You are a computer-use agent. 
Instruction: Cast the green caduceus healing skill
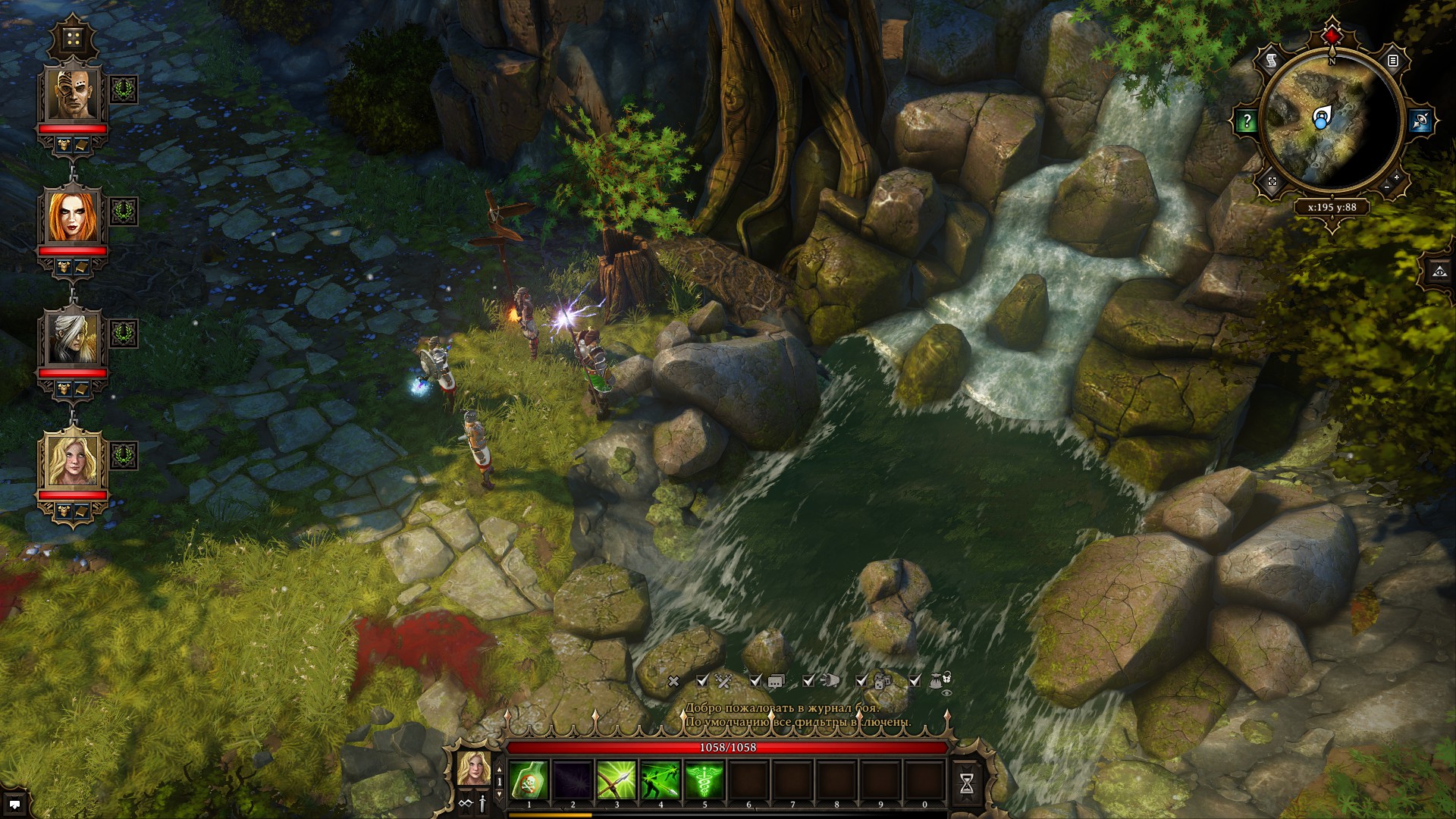point(704,780)
